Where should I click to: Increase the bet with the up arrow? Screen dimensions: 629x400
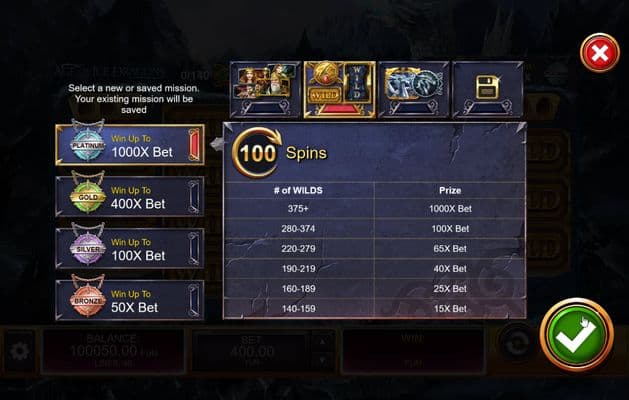[320, 342]
